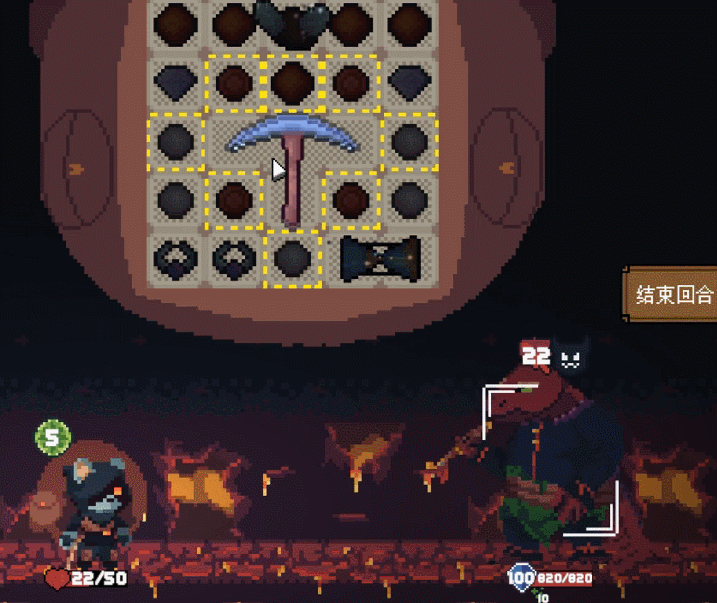Screen dimensions: 717x603
Task: Use the hourglass item in the backpack
Action: point(382,257)
